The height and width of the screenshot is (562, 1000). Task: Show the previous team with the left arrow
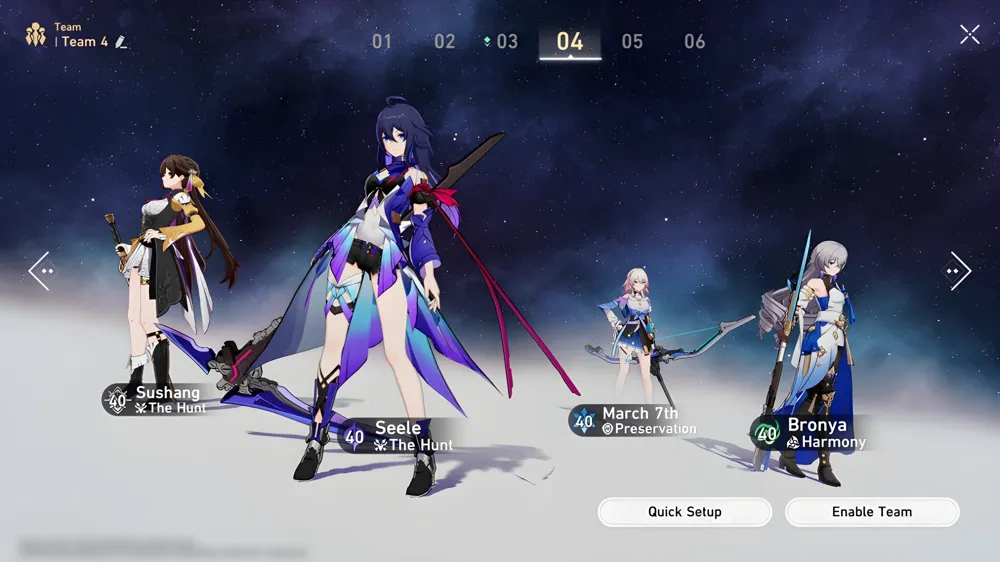pos(40,270)
